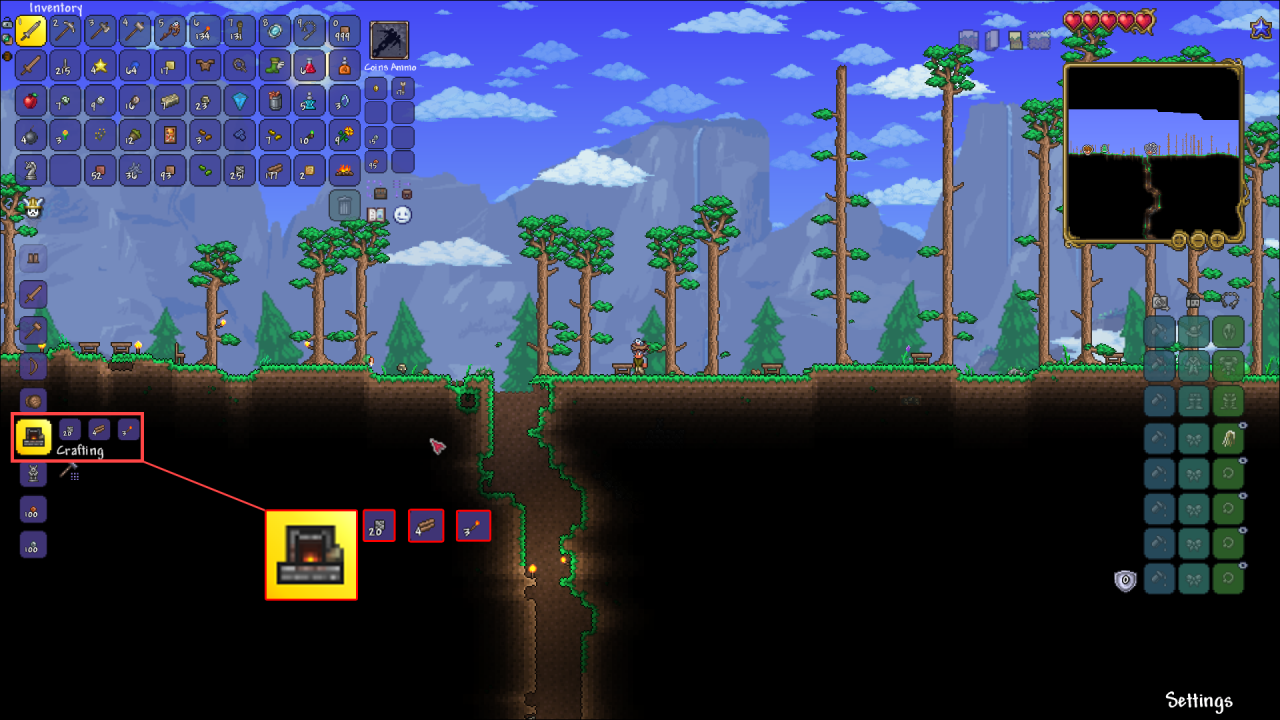This screenshot has width=1280, height=720.
Task: Toggle the lock icon at the top-left corner
Action: (8, 23)
